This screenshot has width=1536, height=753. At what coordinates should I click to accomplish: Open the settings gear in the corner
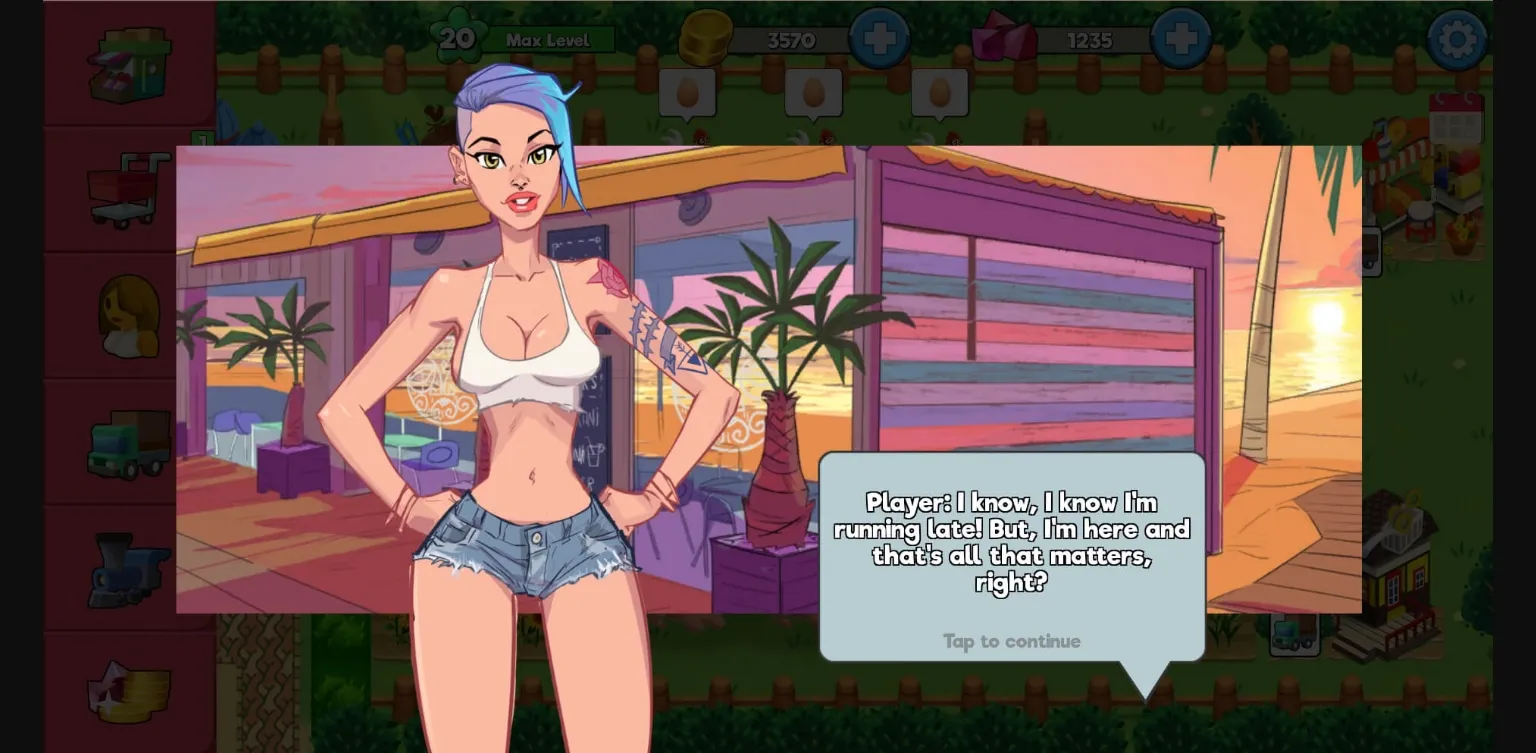tap(1457, 38)
